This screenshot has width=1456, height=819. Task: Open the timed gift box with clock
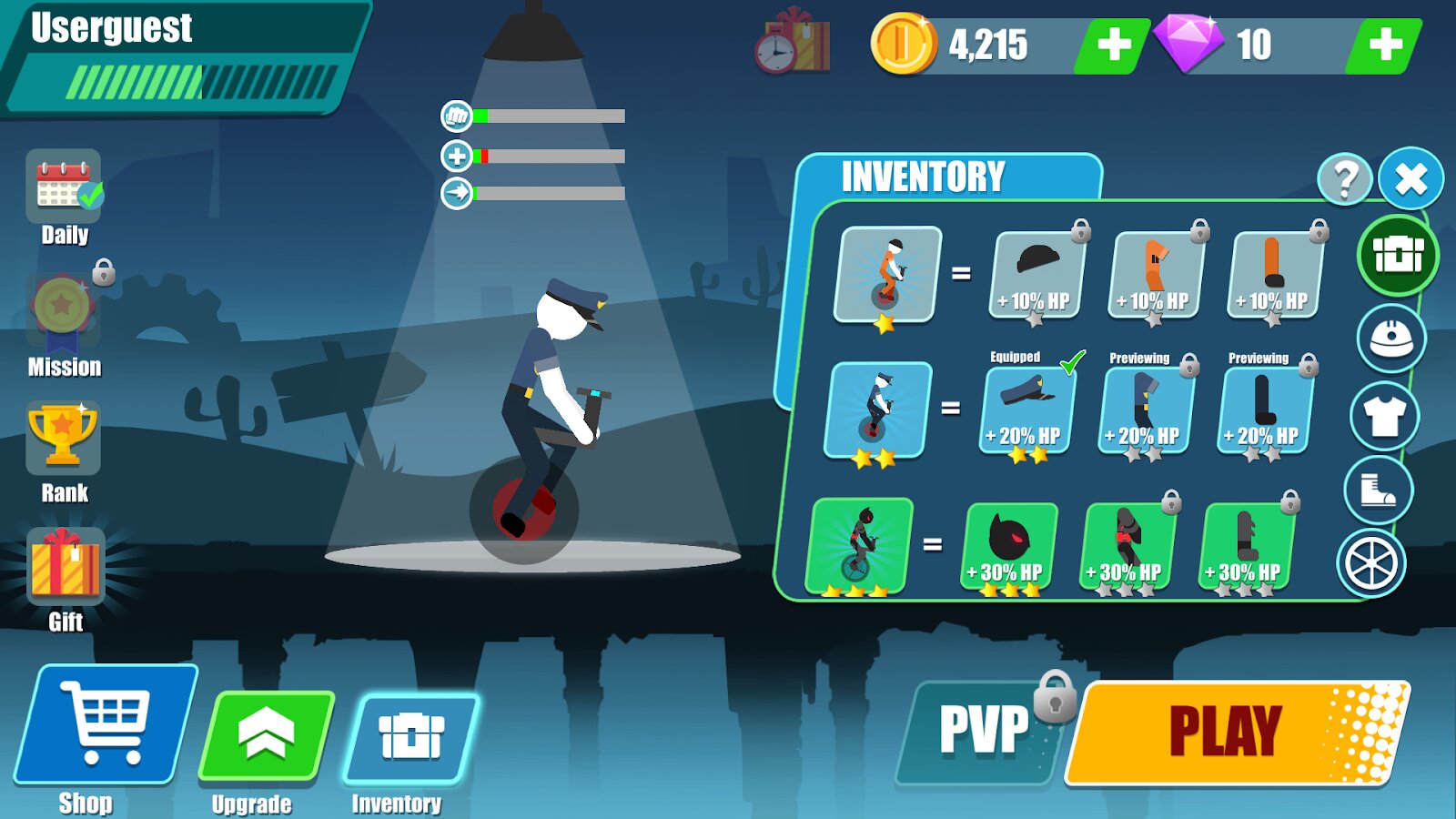coord(793,43)
